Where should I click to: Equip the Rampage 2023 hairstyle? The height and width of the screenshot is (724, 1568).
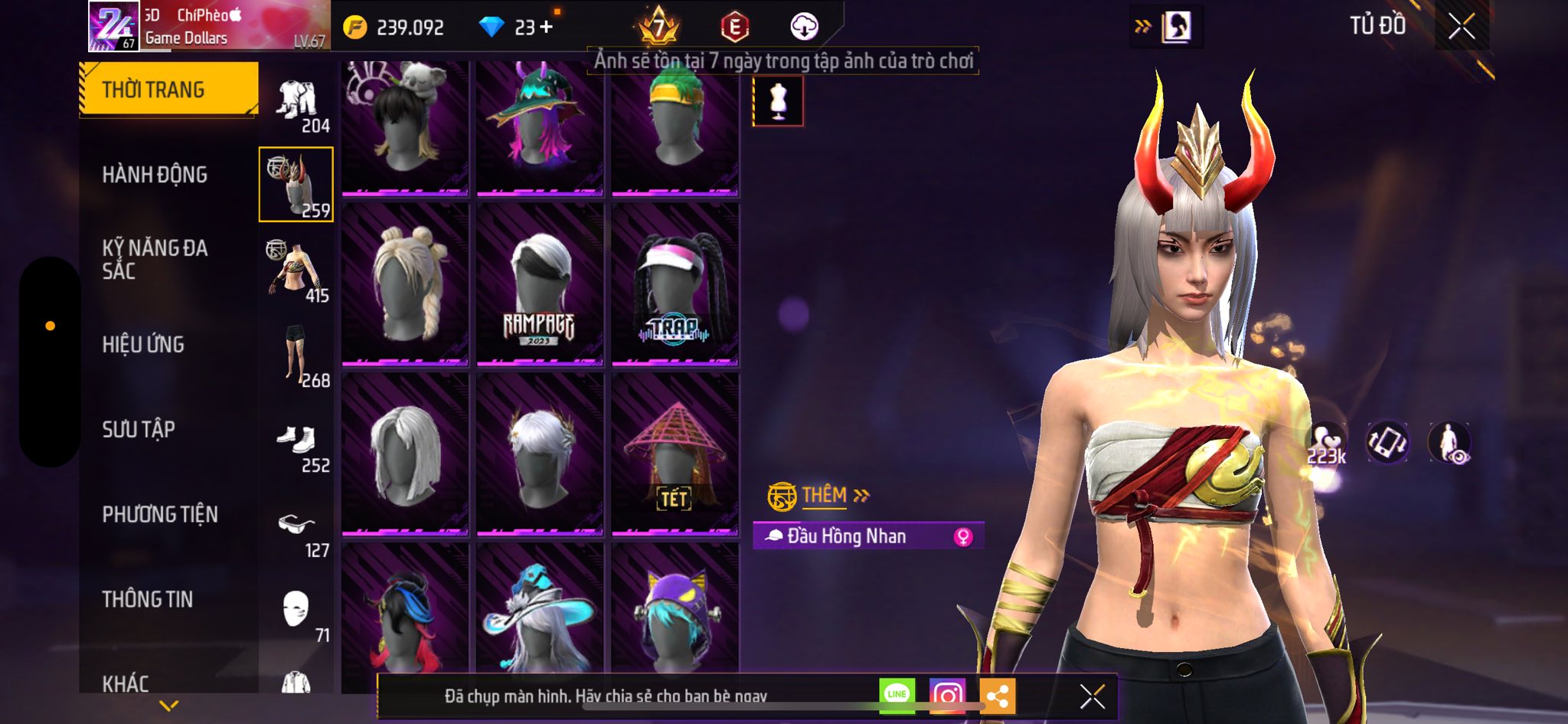point(539,283)
